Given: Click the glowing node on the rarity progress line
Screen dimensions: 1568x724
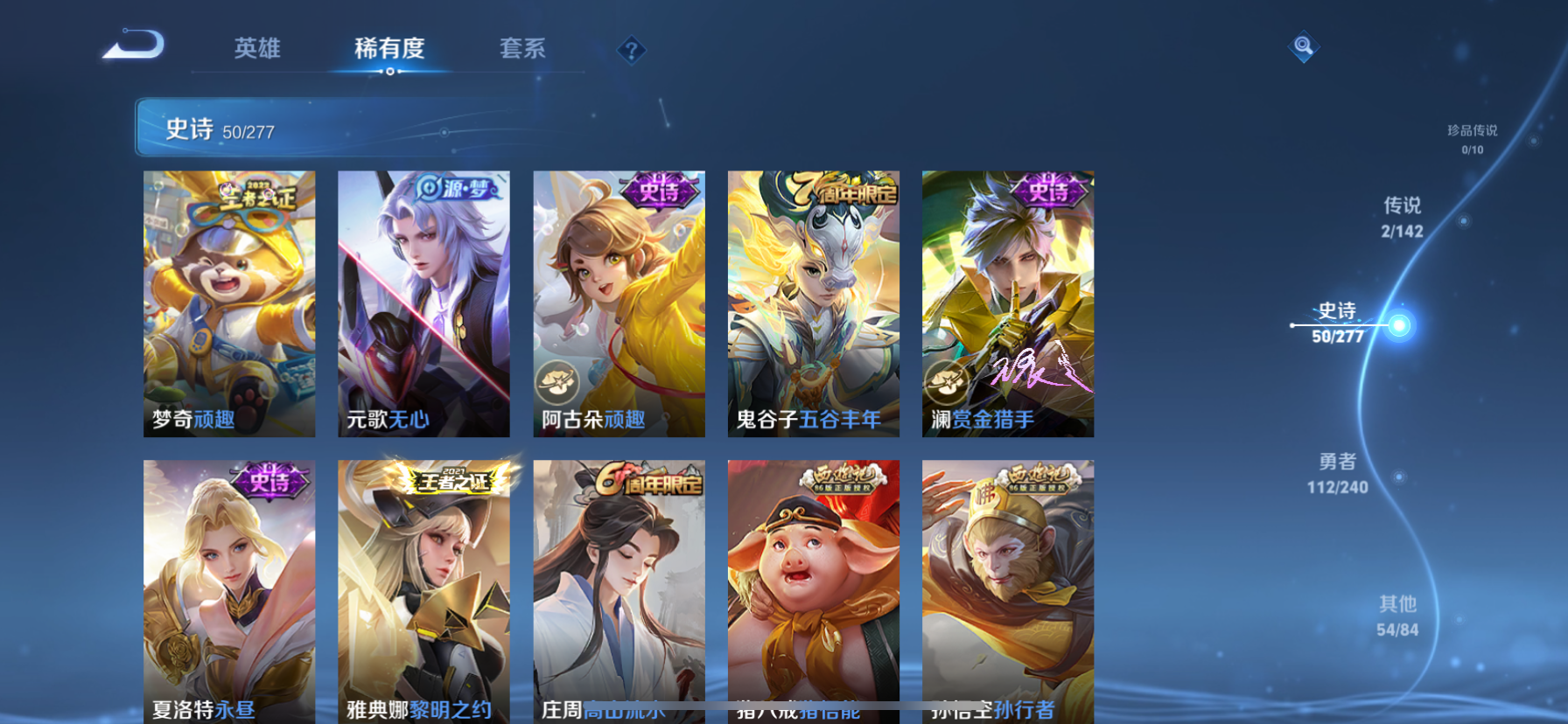Looking at the screenshot, I should tap(1401, 324).
